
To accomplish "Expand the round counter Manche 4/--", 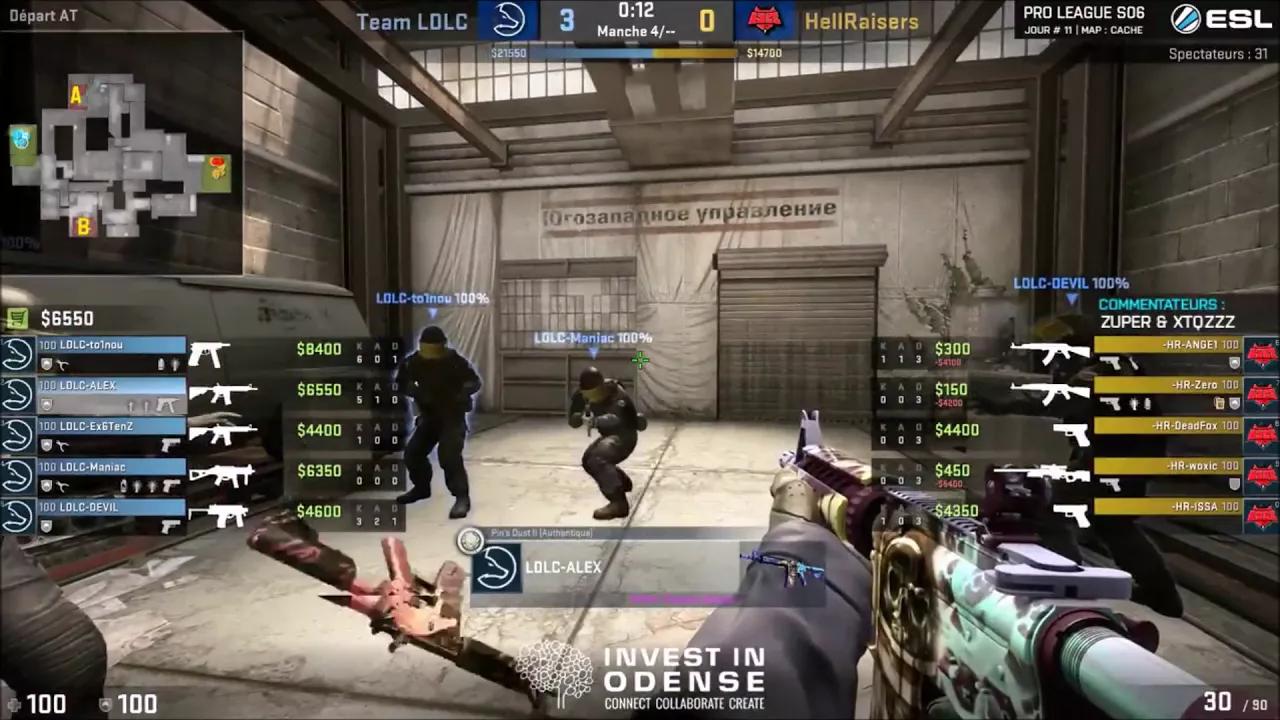I will point(637,31).
